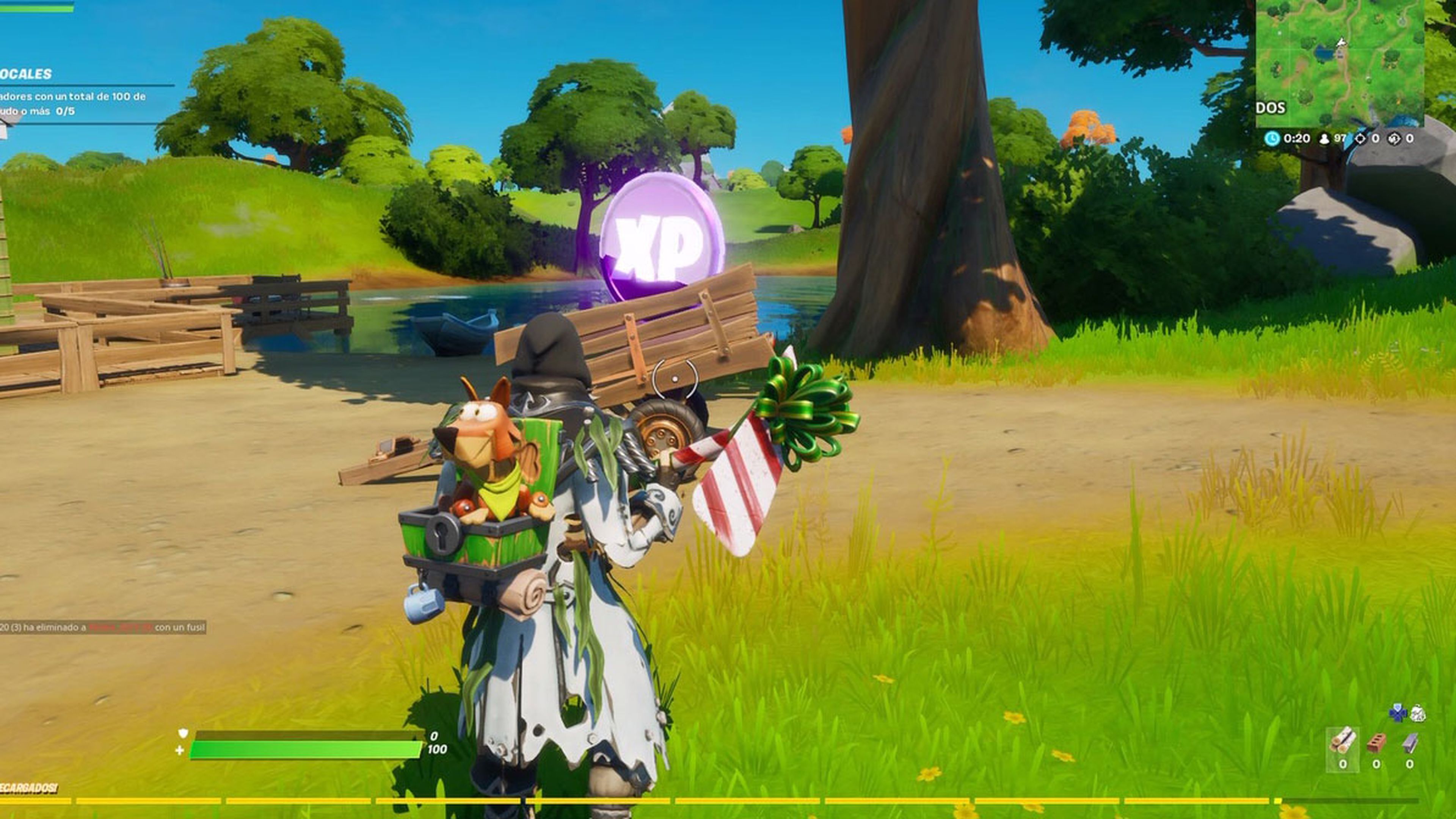Image resolution: width=1456 pixels, height=819 pixels.
Task: Open the backpack inventory icon
Action: tap(1417, 713)
